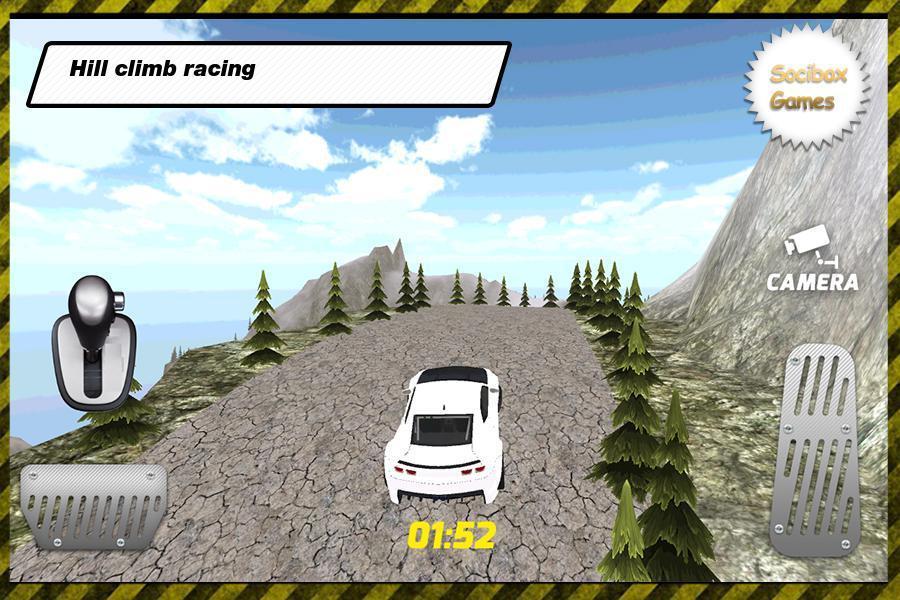
Task: Tap the gear shift lever
Action: tap(92, 343)
